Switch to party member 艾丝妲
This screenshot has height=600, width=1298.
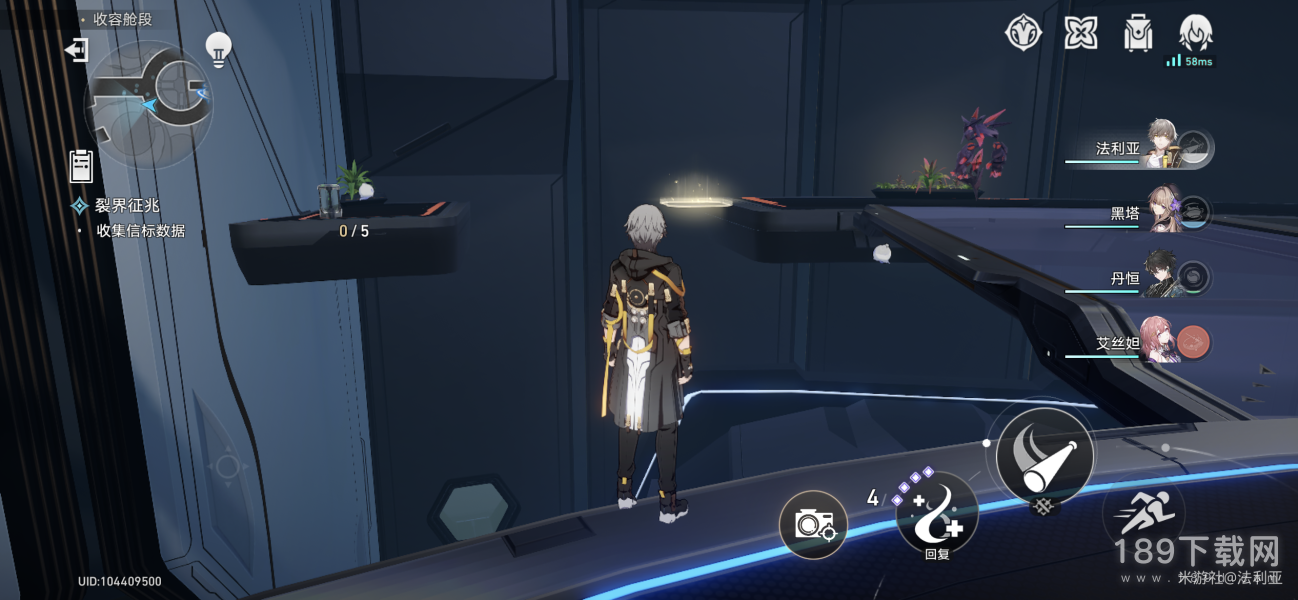tap(1162, 342)
